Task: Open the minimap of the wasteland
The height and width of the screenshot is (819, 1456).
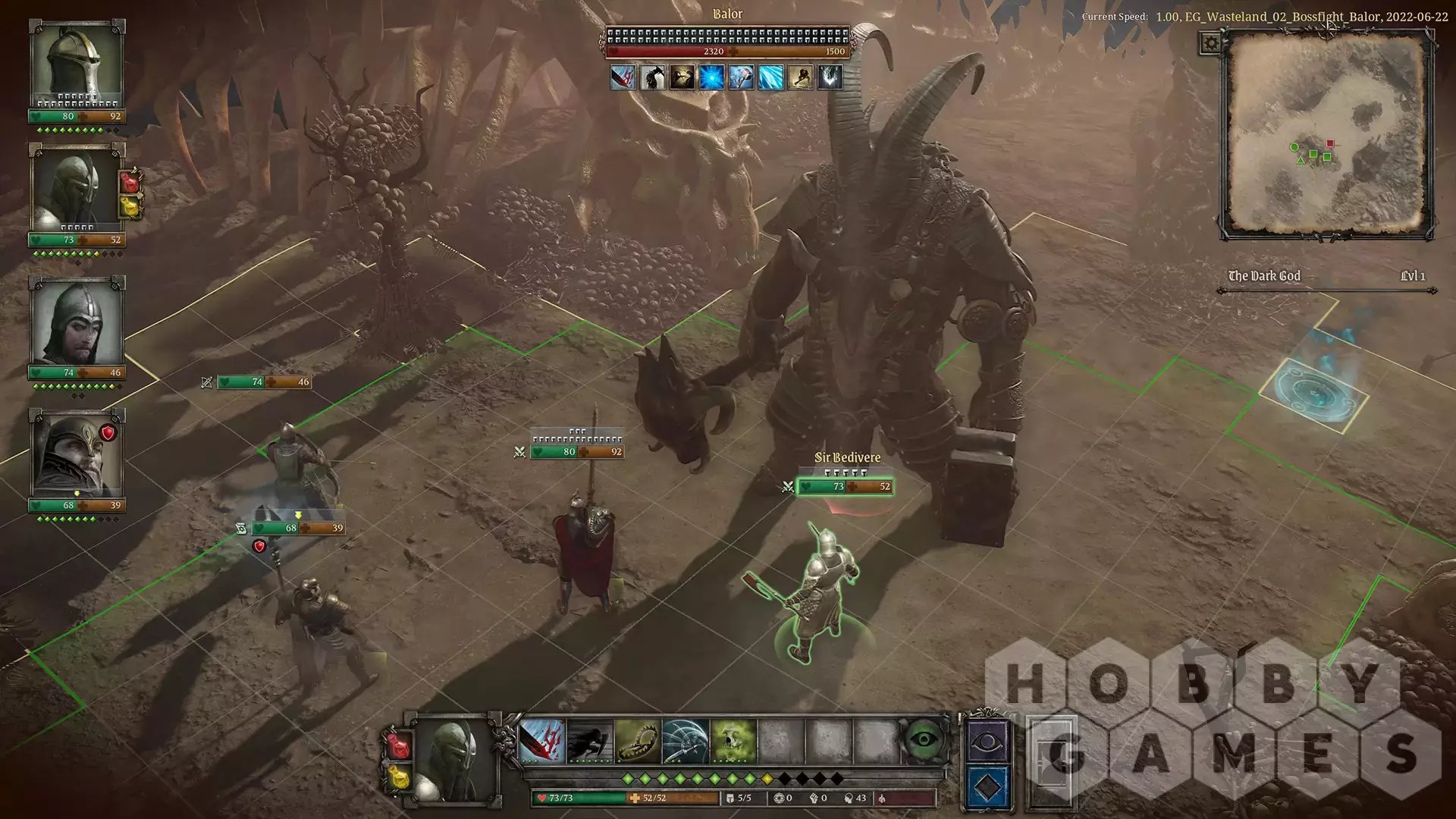Action: pyautogui.click(x=1326, y=136)
